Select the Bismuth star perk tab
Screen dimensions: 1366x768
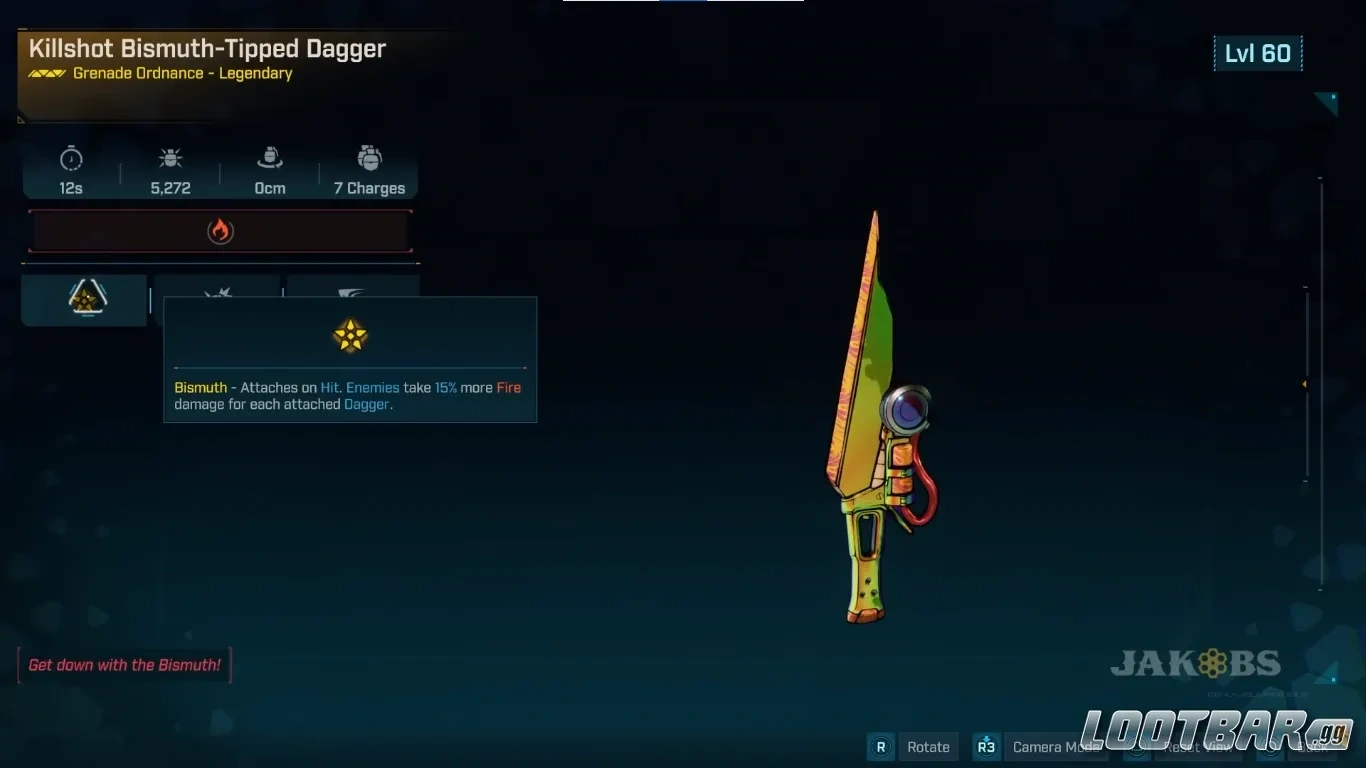87,298
